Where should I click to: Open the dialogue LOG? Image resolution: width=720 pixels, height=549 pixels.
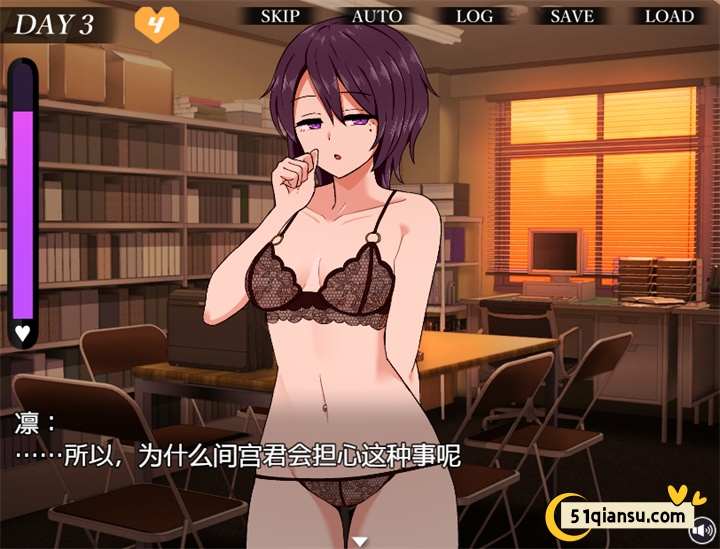click(474, 16)
